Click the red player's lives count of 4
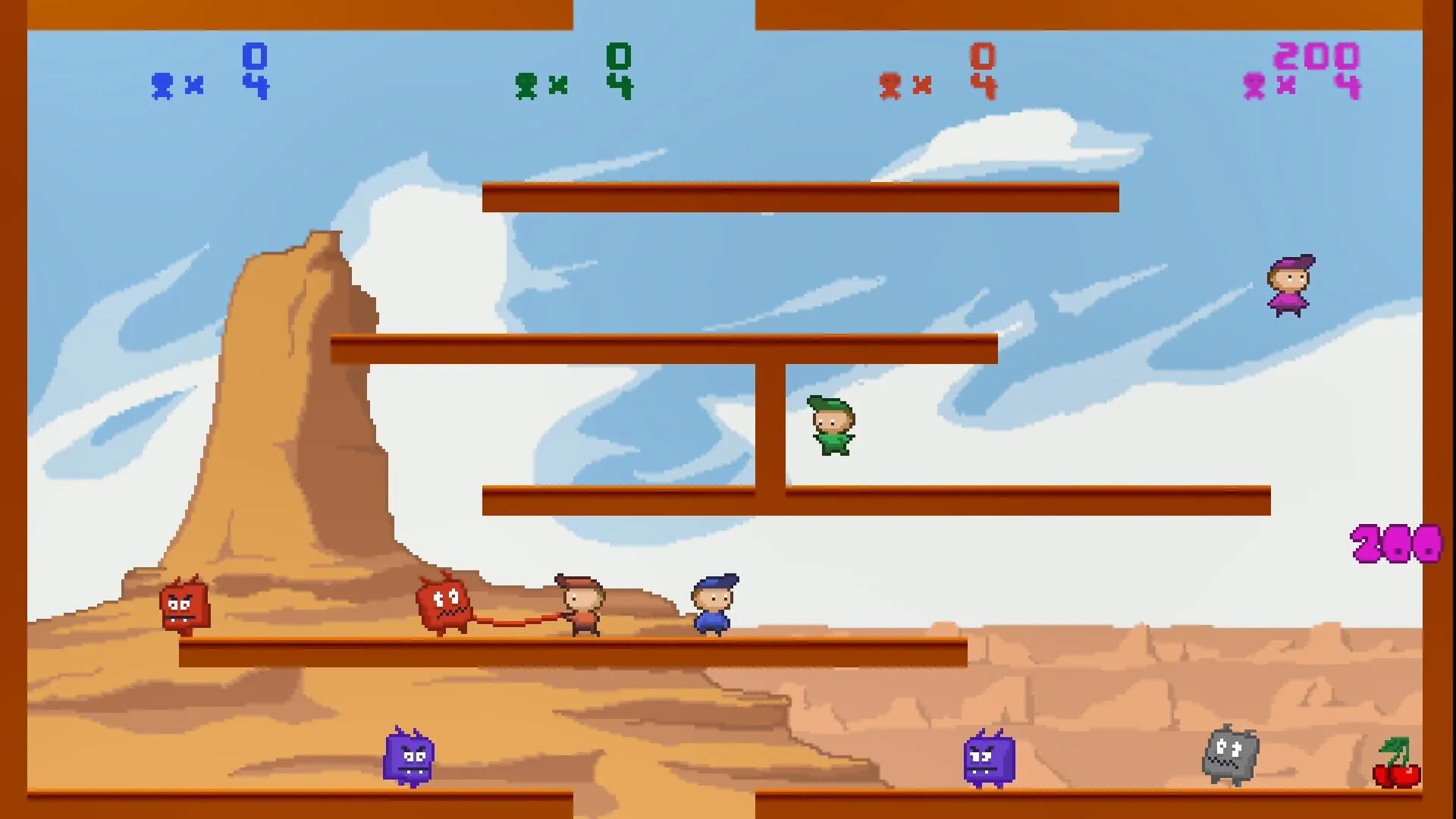1456x819 pixels. [x=984, y=83]
